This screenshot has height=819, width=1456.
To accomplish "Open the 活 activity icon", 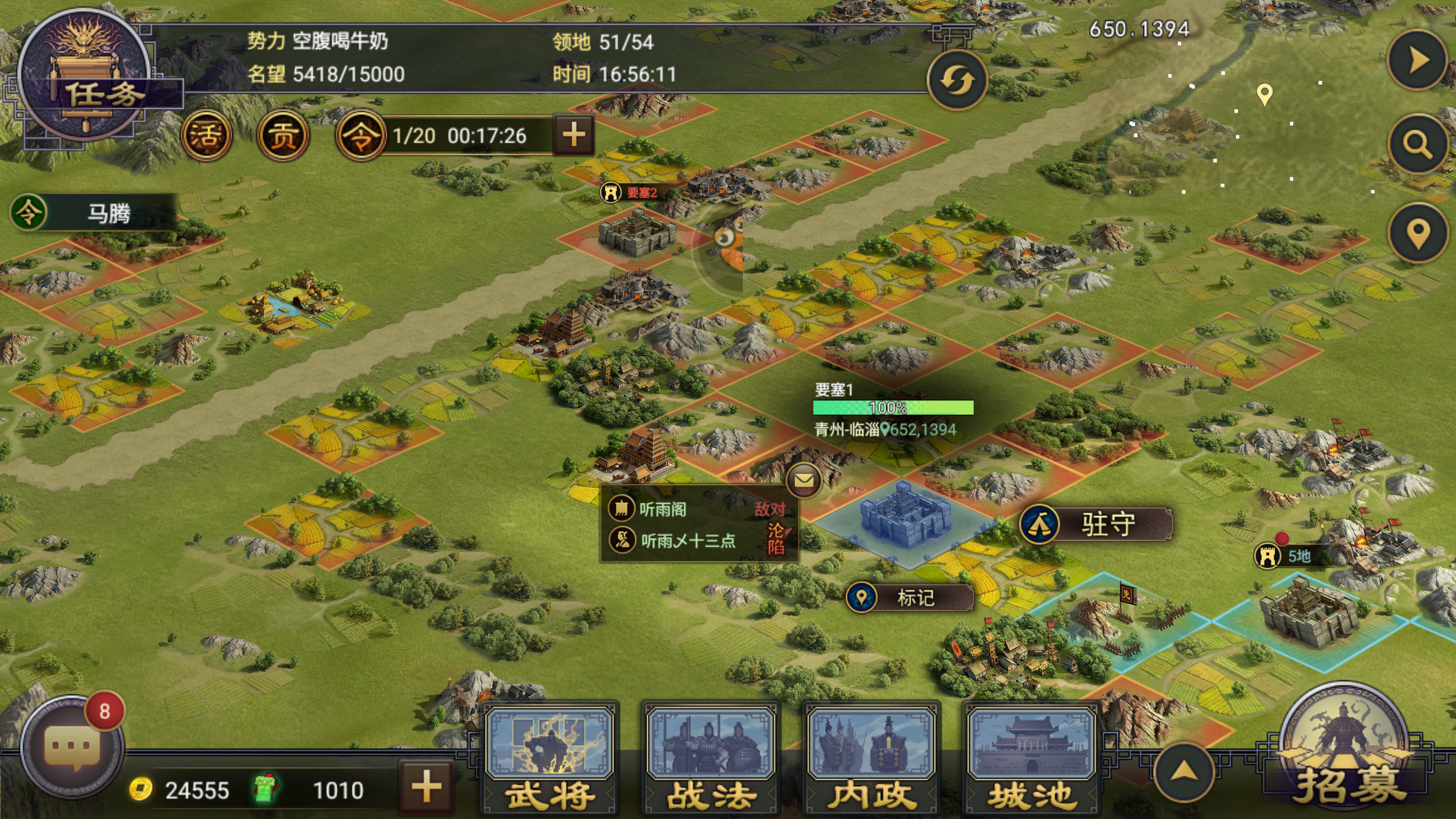I will pyautogui.click(x=206, y=135).
